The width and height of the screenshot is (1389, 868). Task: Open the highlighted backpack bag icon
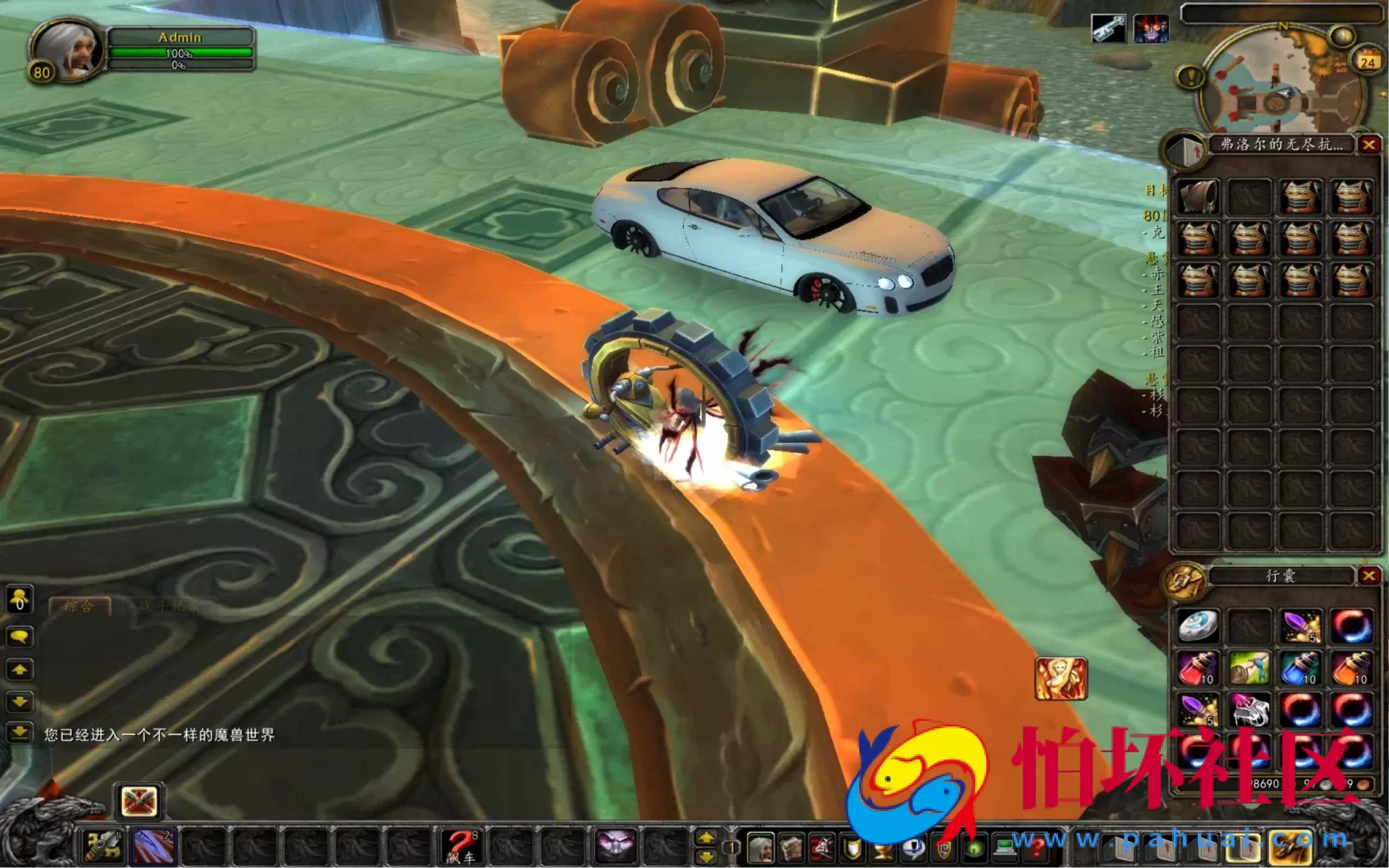pyautogui.click(x=1243, y=845)
